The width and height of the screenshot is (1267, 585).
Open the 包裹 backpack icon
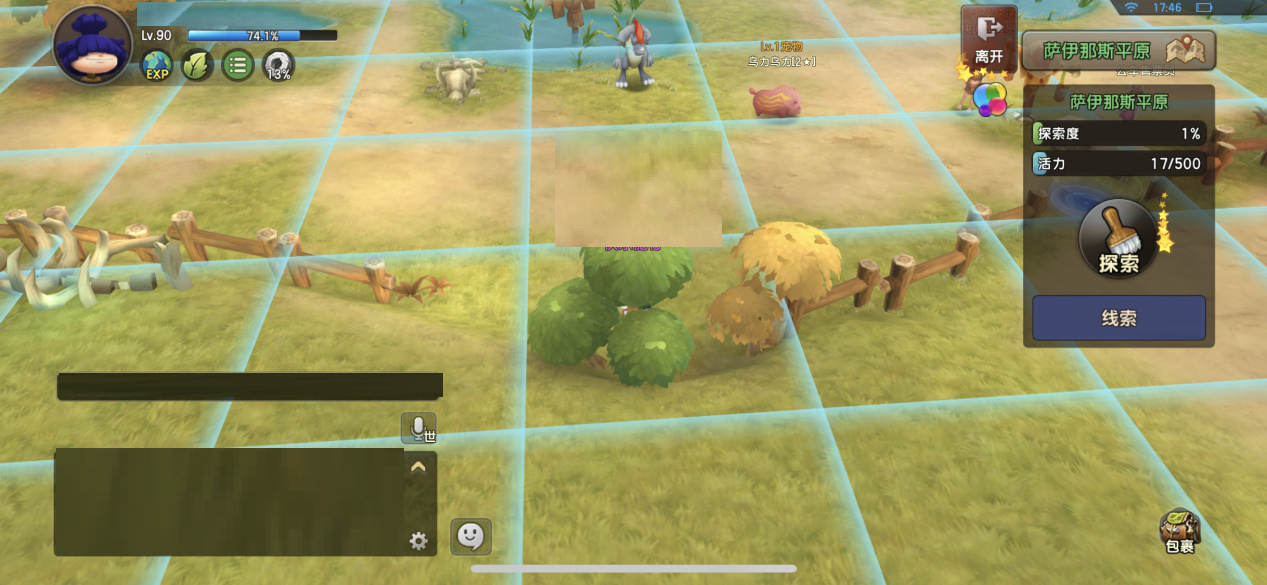[x=1180, y=531]
